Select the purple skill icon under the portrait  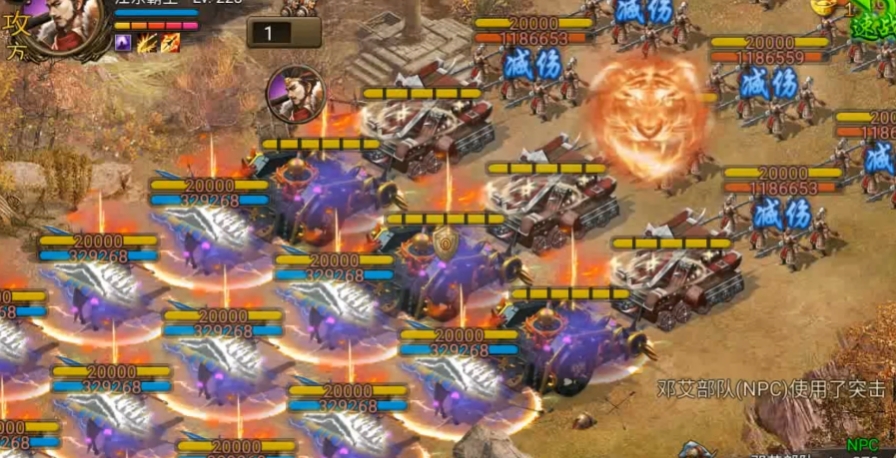[x=124, y=42]
